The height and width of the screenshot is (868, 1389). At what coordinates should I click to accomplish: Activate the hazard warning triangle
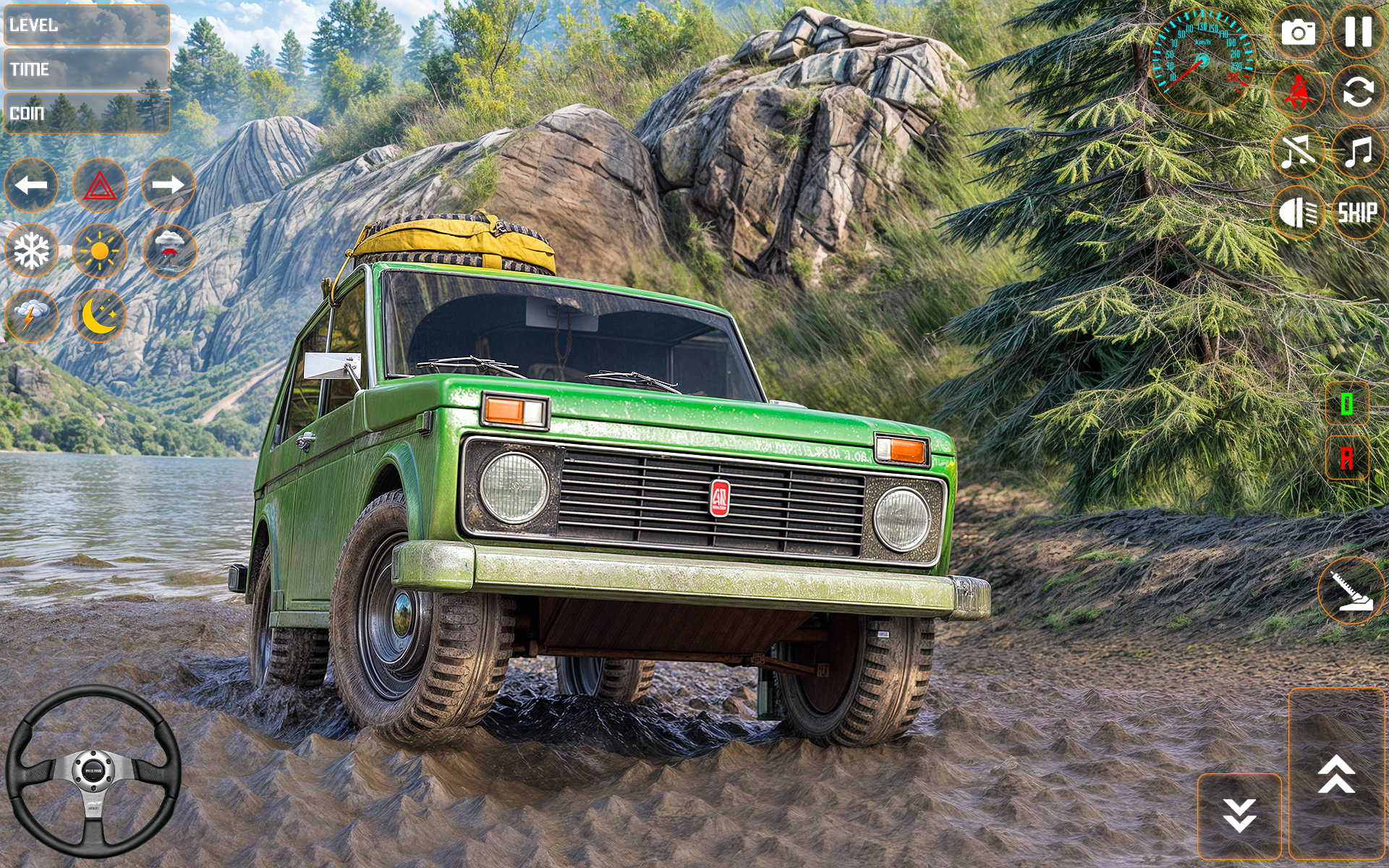click(101, 185)
